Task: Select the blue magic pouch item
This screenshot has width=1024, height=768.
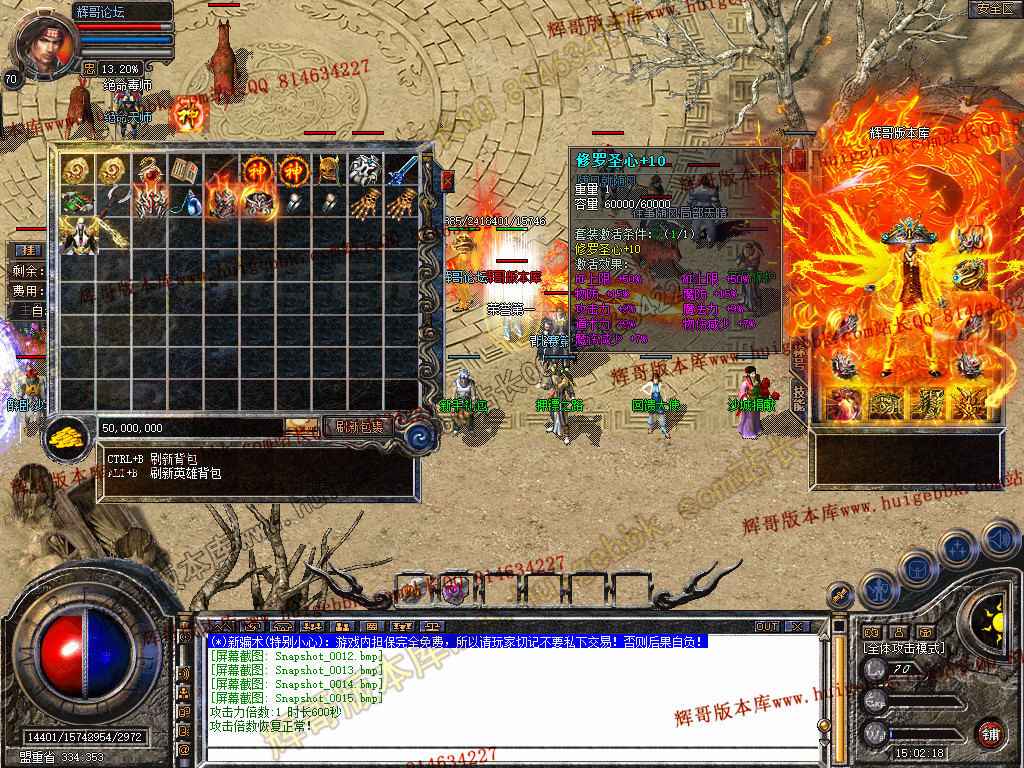Action: [x=184, y=203]
